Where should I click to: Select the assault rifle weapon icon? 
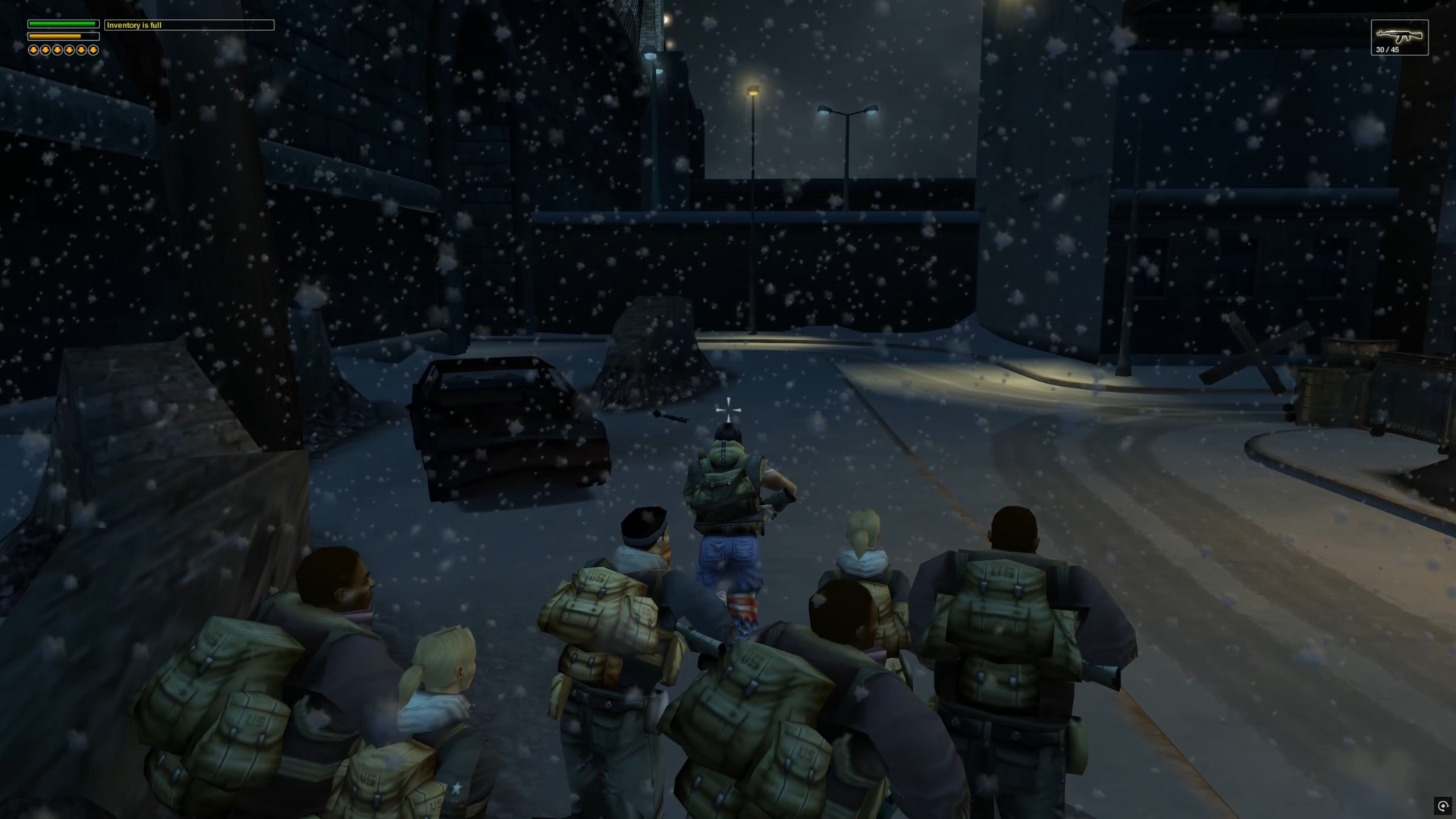[x=1398, y=35]
